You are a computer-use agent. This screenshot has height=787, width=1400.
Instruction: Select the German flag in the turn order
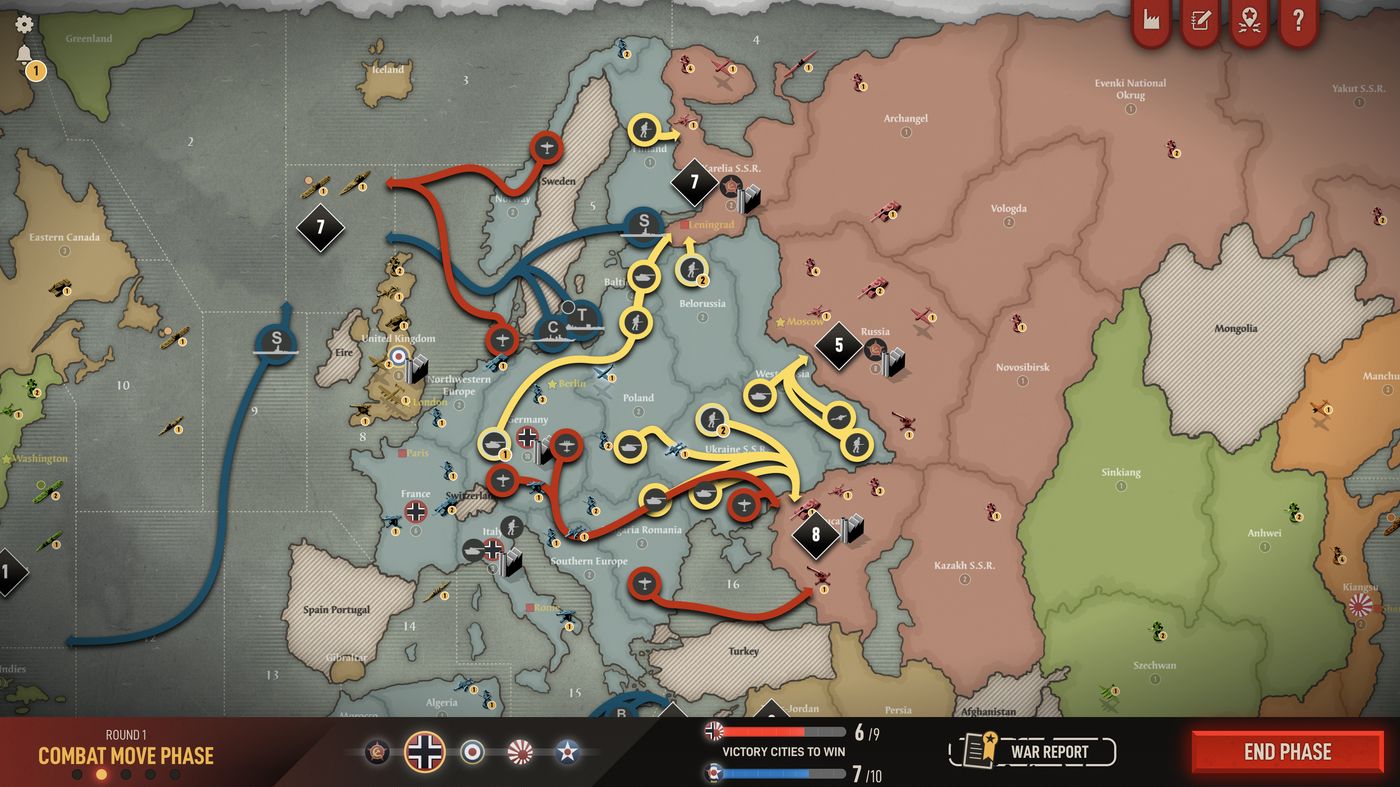(425, 752)
